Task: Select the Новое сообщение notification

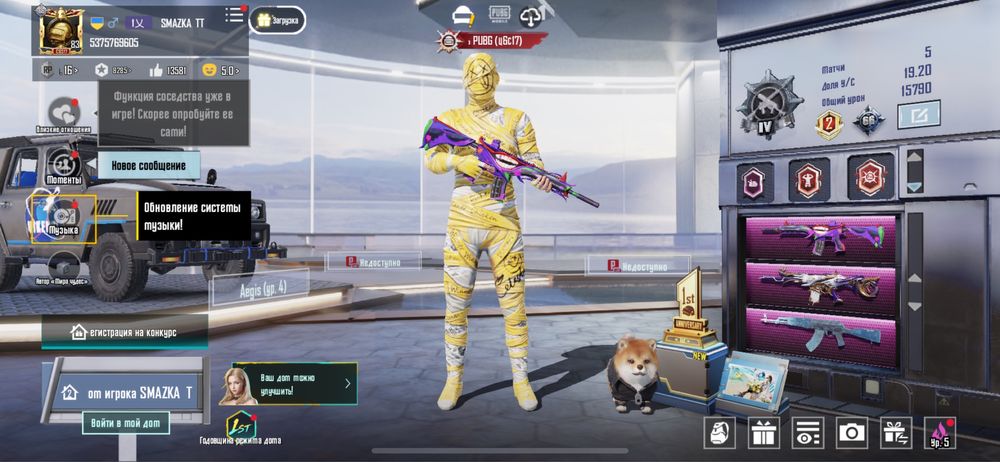Action: pyautogui.click(x=148, y=165)
